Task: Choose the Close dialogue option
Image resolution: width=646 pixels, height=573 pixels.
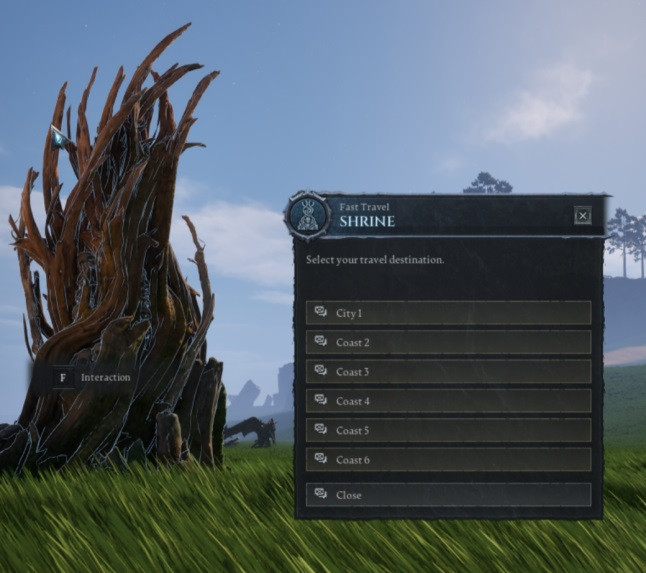Action: 448,495
